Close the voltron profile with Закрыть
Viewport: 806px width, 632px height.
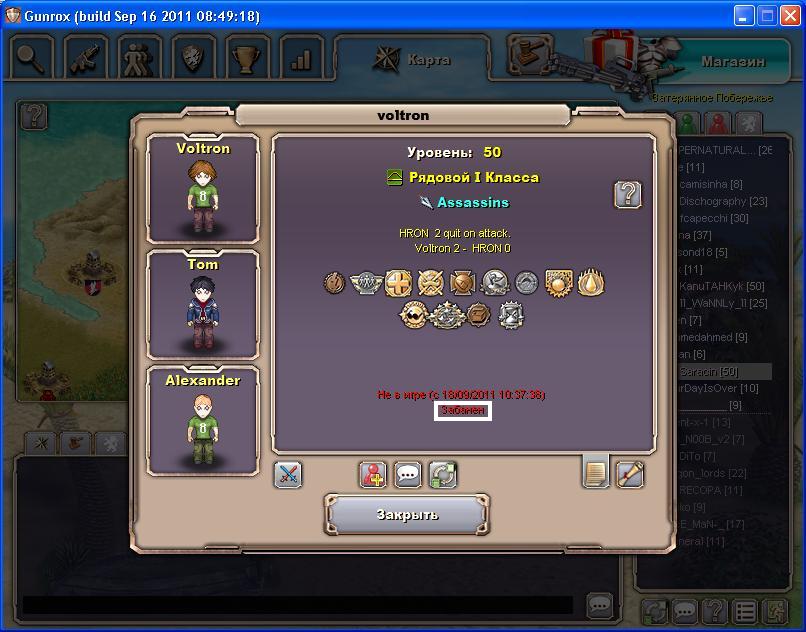coord(407,515)
